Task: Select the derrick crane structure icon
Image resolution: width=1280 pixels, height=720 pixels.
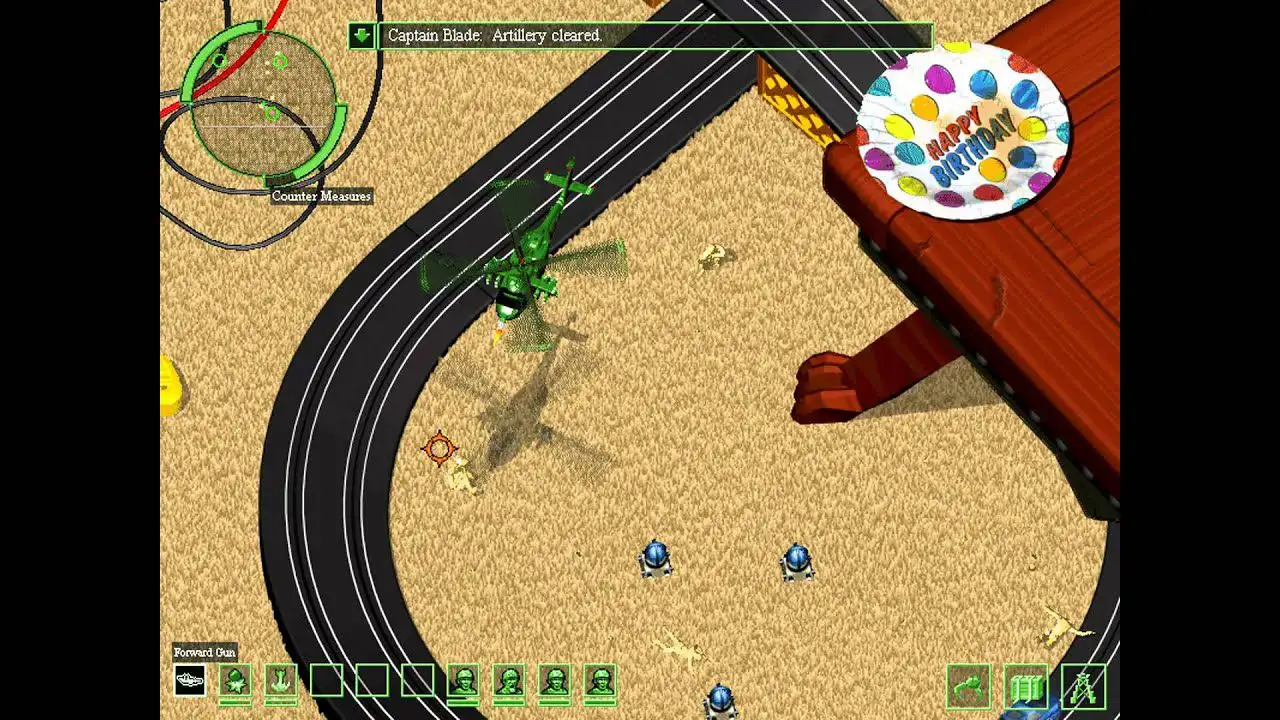Action: 1077,687
